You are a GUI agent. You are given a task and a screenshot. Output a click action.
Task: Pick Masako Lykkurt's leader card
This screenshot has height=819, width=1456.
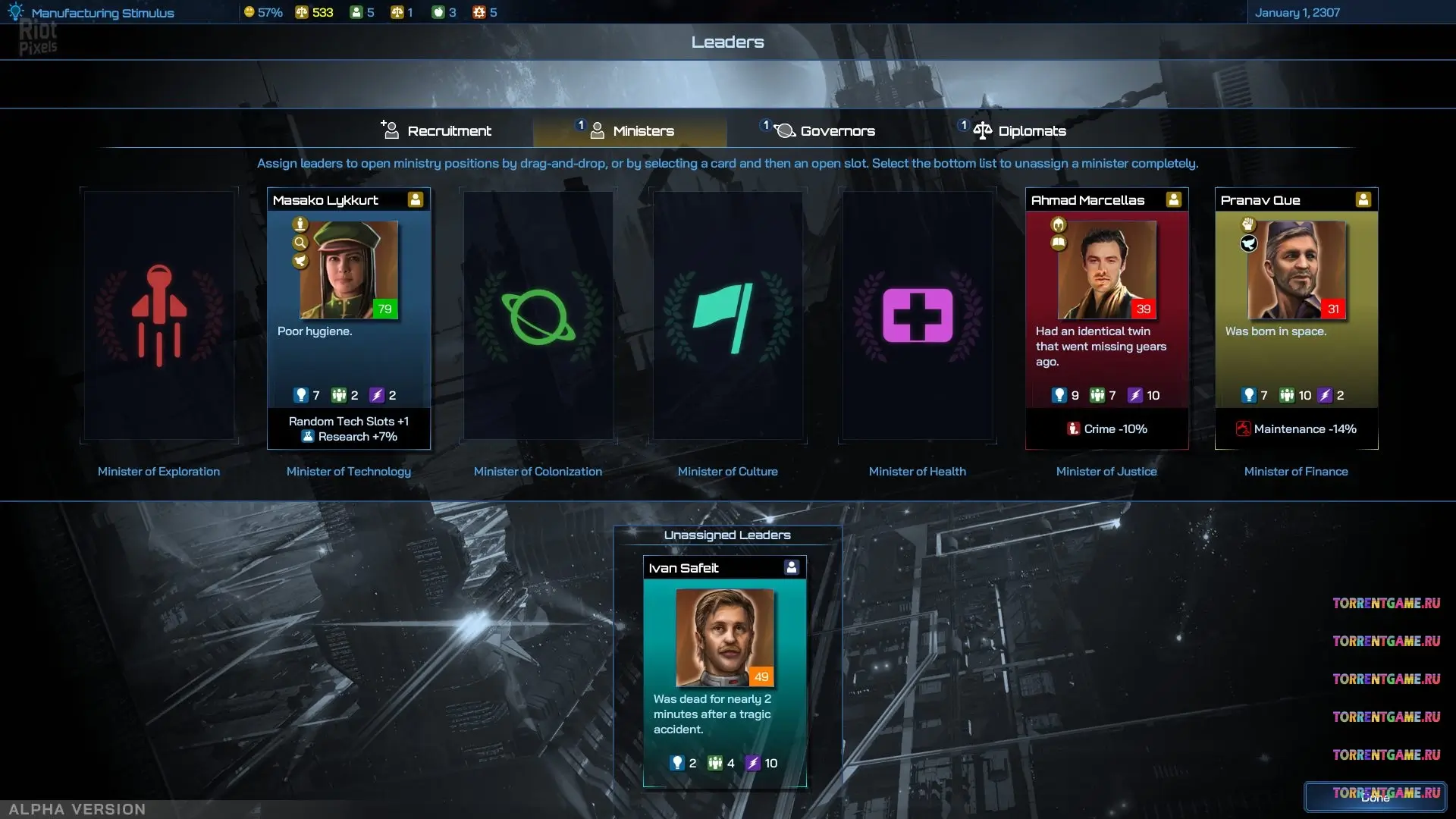pos(349,317)
